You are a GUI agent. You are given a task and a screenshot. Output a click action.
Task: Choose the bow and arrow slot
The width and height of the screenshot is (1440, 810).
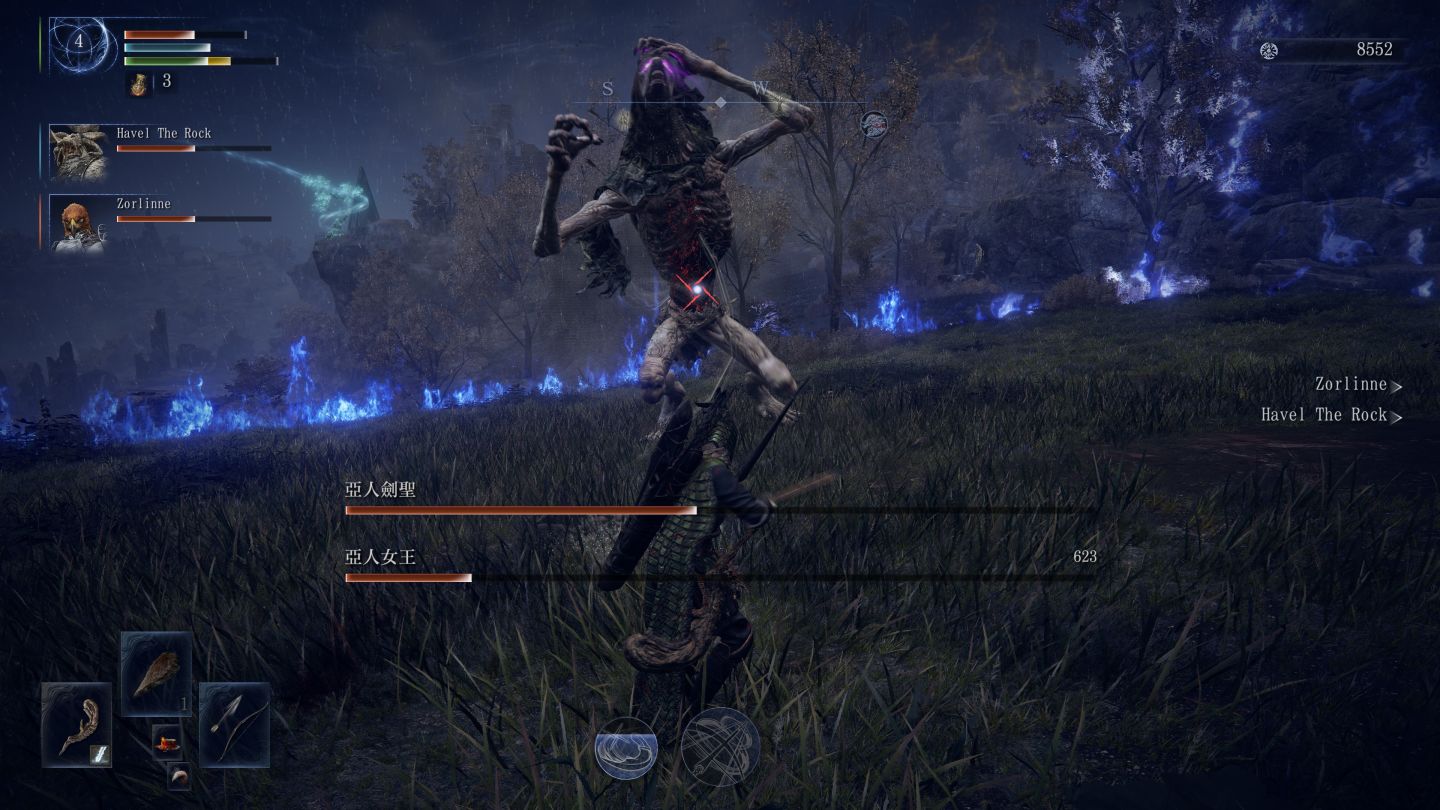coord(234,724)
